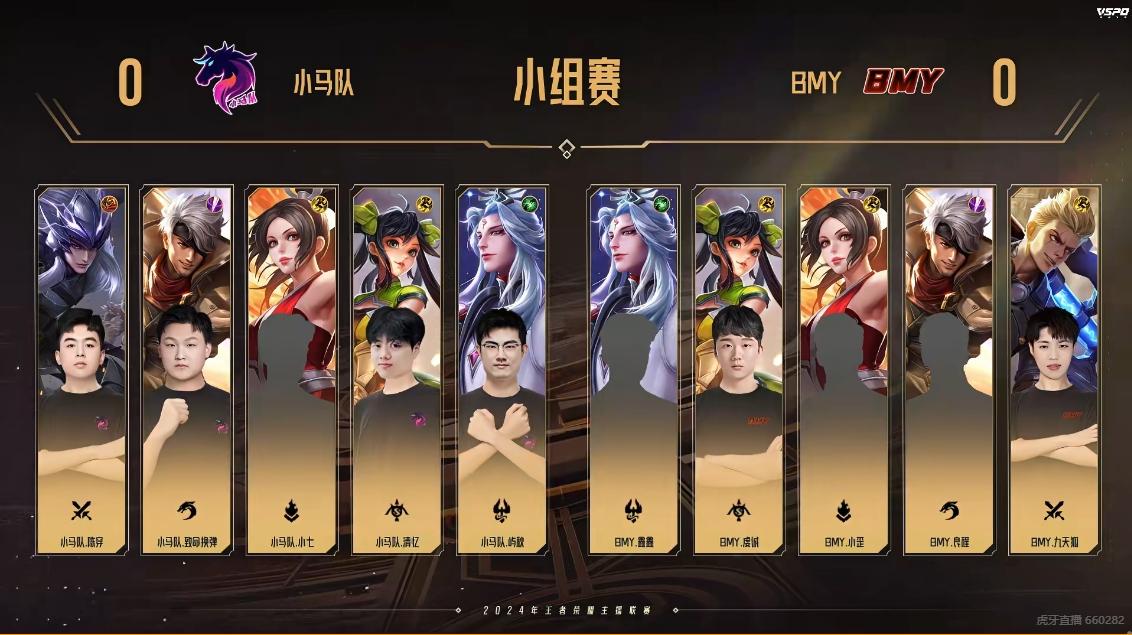Select the 小马队.屿歆 player card
The image size is (1132, 635).
click(502, 370)
